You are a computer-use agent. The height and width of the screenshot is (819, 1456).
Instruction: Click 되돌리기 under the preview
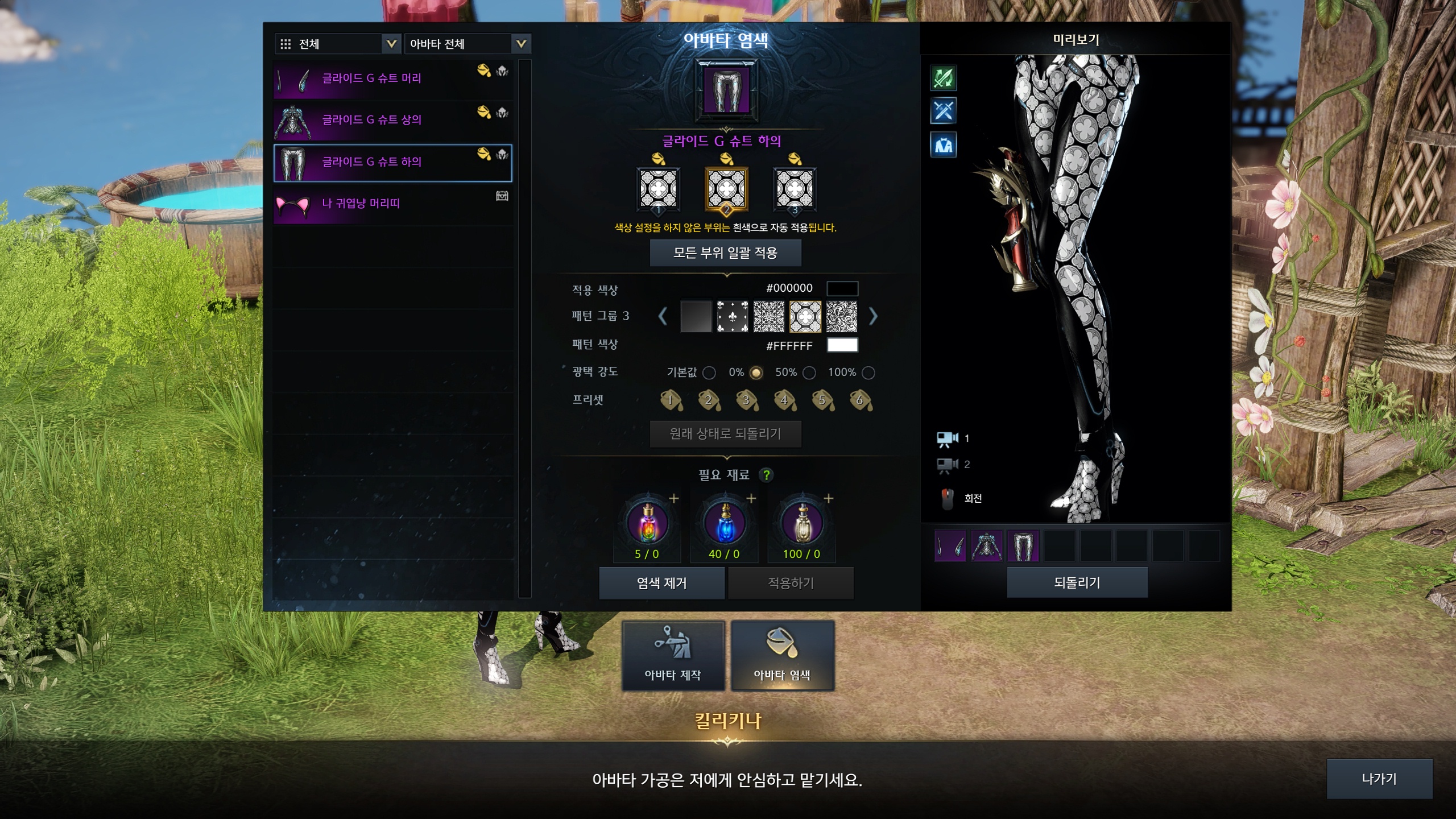pos(1077,582)
